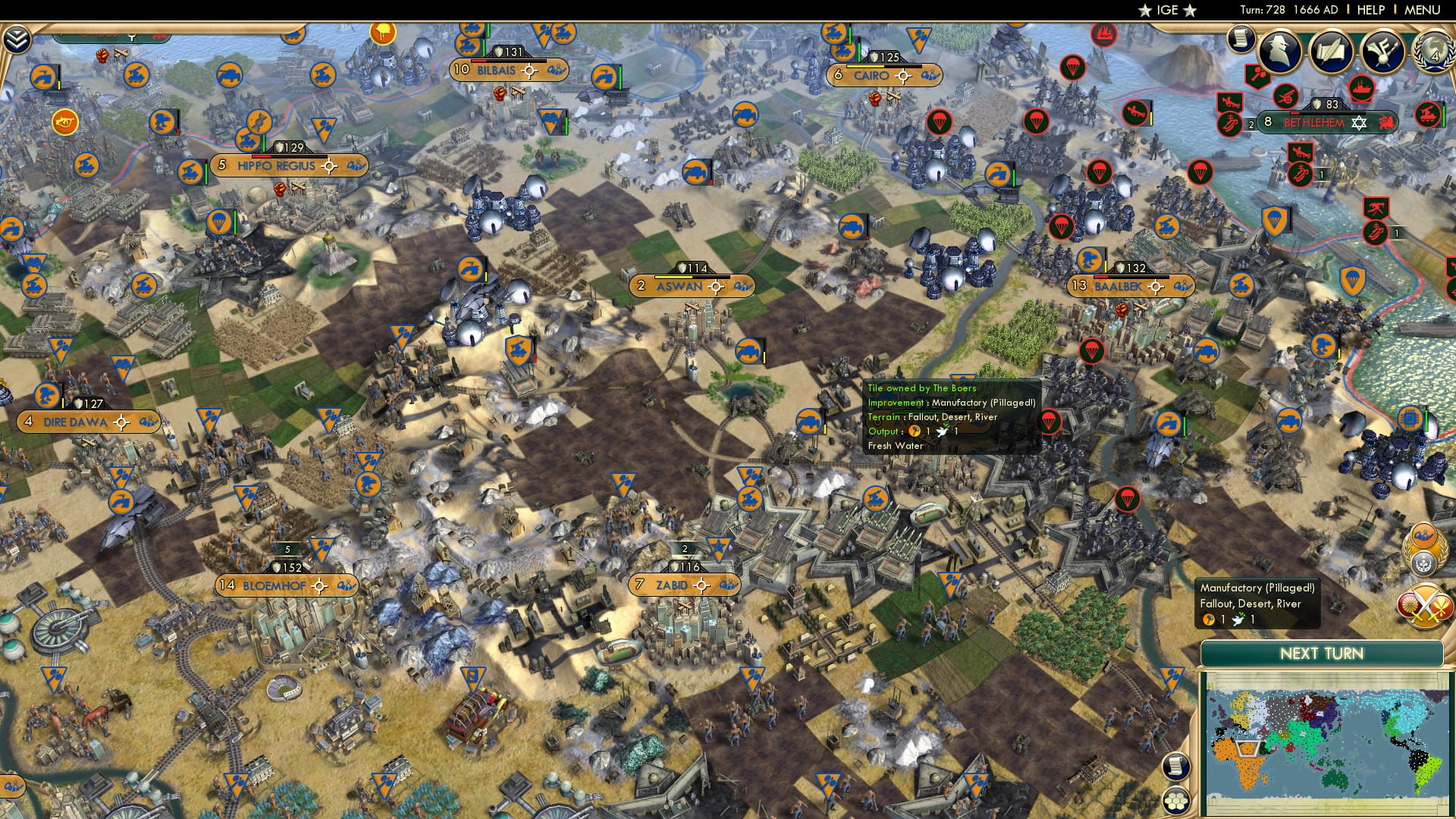Image resolution: width=1456 pixels, height=819 pixels.
Task: Open Cairo's city screen via its banner
Action: point(872,76)
